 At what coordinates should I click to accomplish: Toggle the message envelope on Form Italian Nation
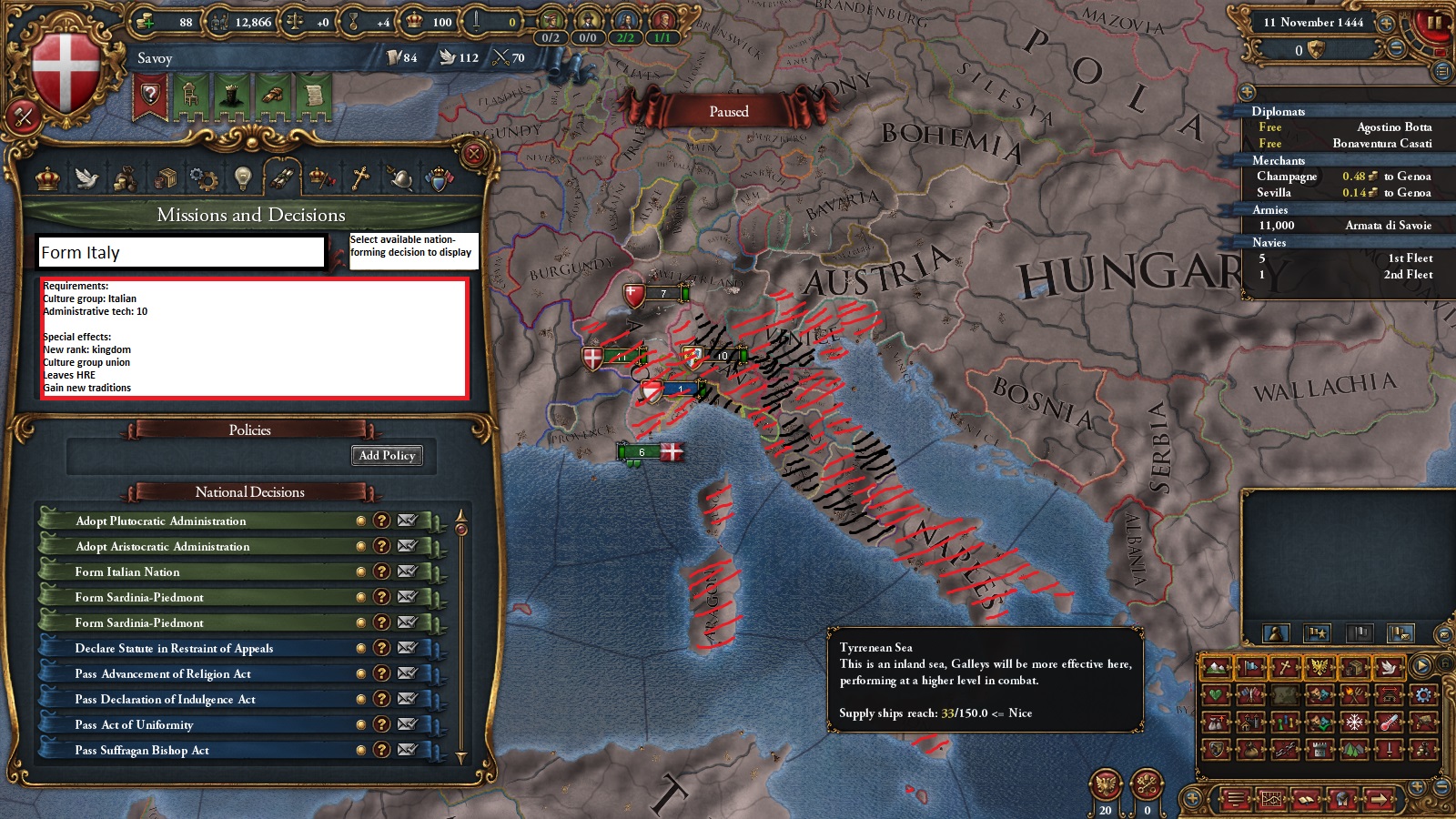point(406,571)
